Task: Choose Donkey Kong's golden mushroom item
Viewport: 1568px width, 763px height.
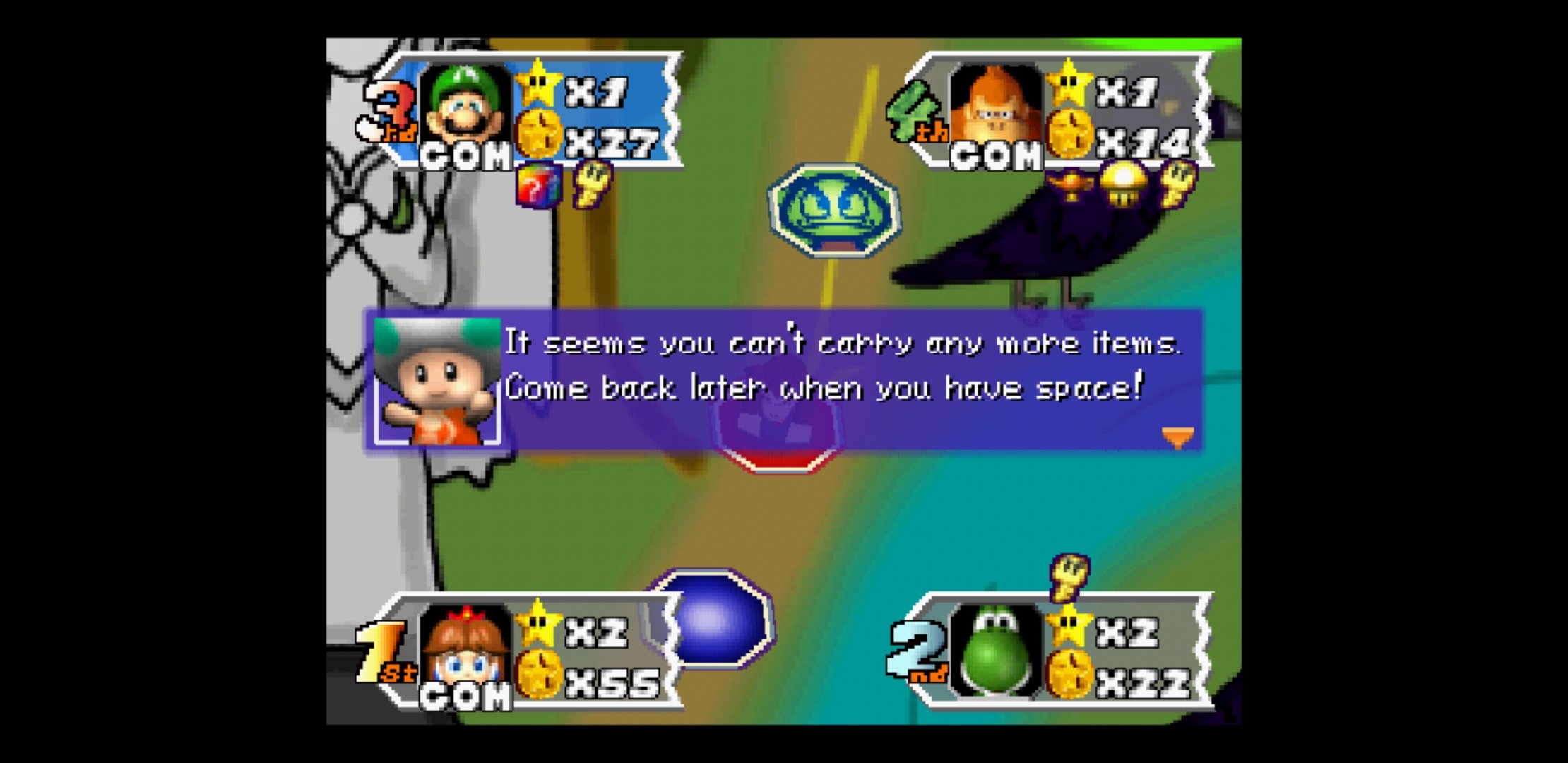Action: pos(1124,184)
